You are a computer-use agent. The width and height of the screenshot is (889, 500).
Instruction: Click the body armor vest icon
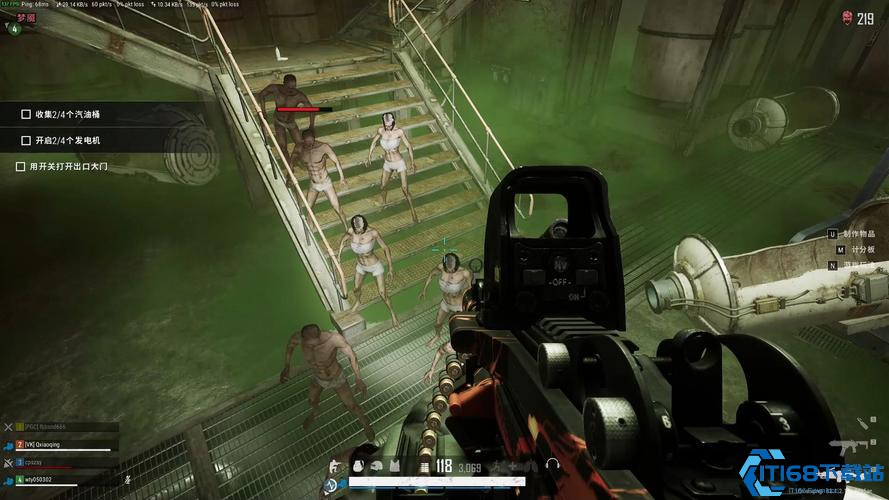tap(394, 465)
